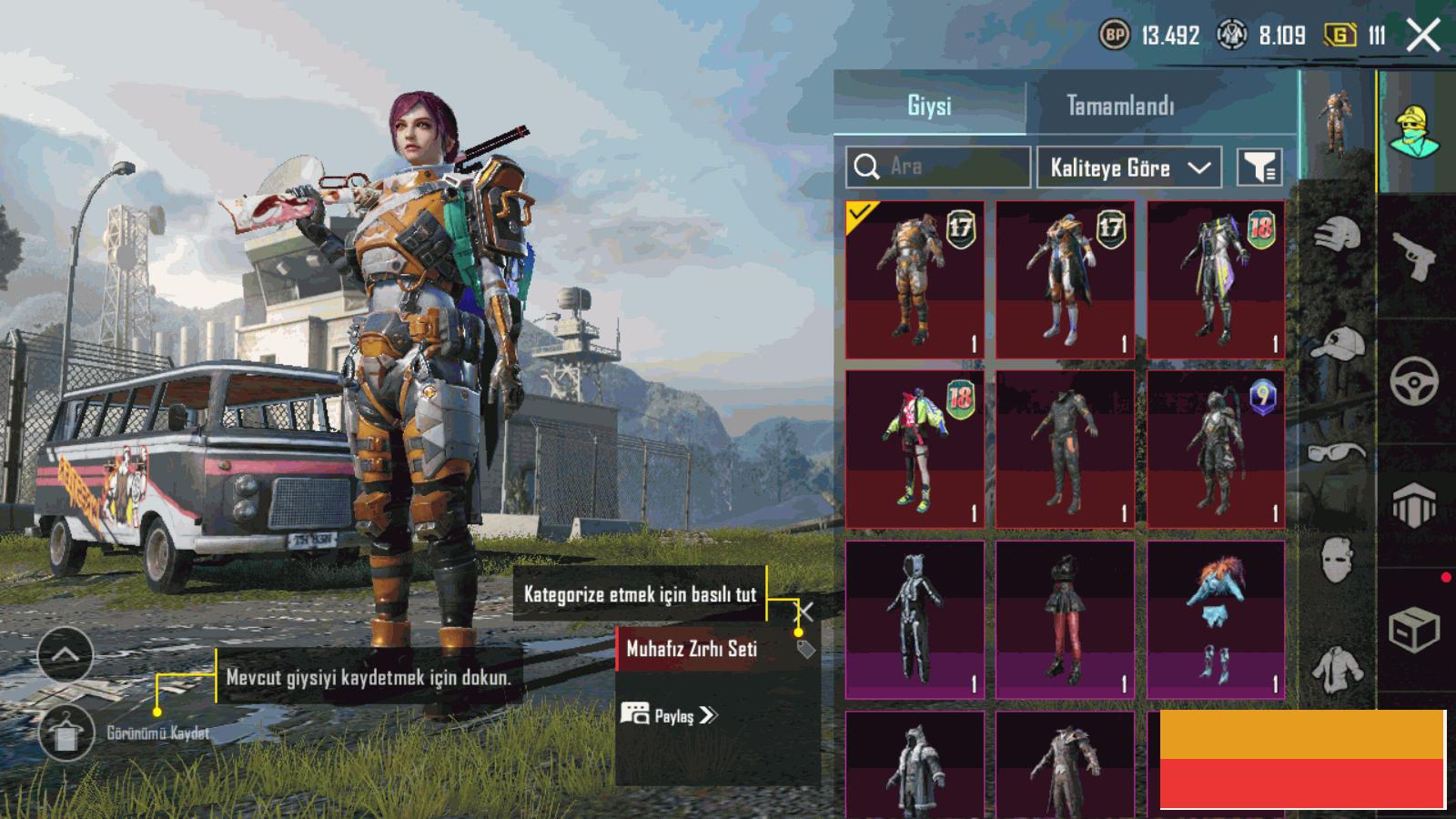Dismiss the Kategorize tooltip
1456x819 pixels.
[804, 611]
